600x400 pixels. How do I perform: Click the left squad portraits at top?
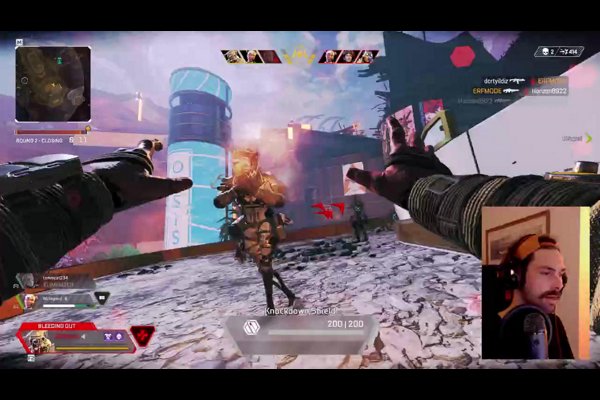(x=251, y=57)
